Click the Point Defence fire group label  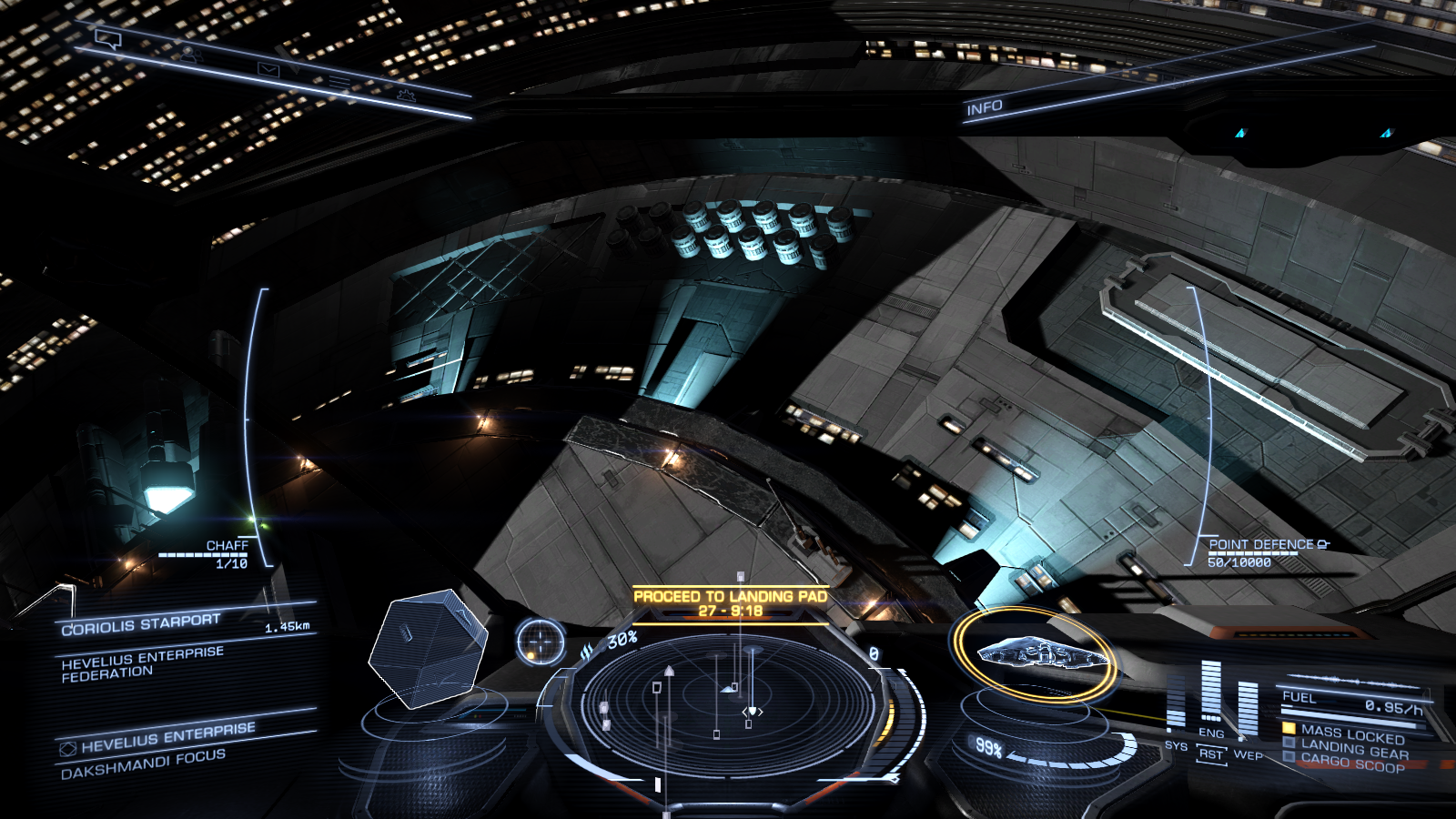(x=1261, y=544)
